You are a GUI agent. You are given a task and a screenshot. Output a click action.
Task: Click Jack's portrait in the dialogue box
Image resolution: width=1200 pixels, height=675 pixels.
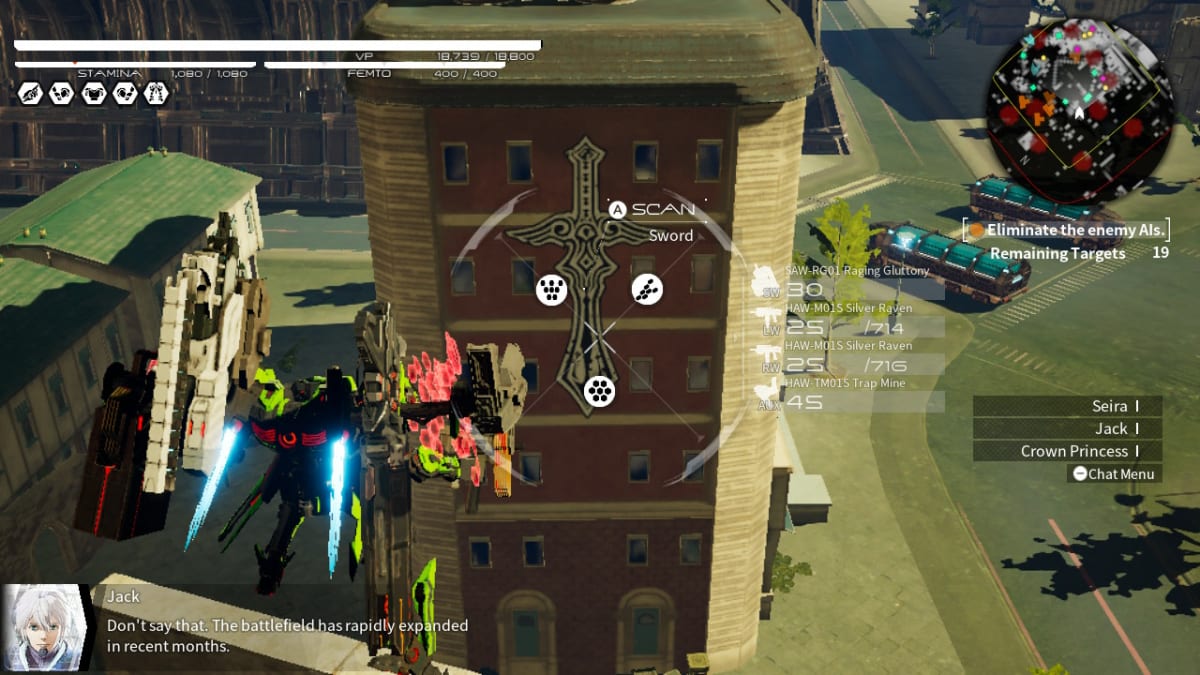tap(44, 628)
